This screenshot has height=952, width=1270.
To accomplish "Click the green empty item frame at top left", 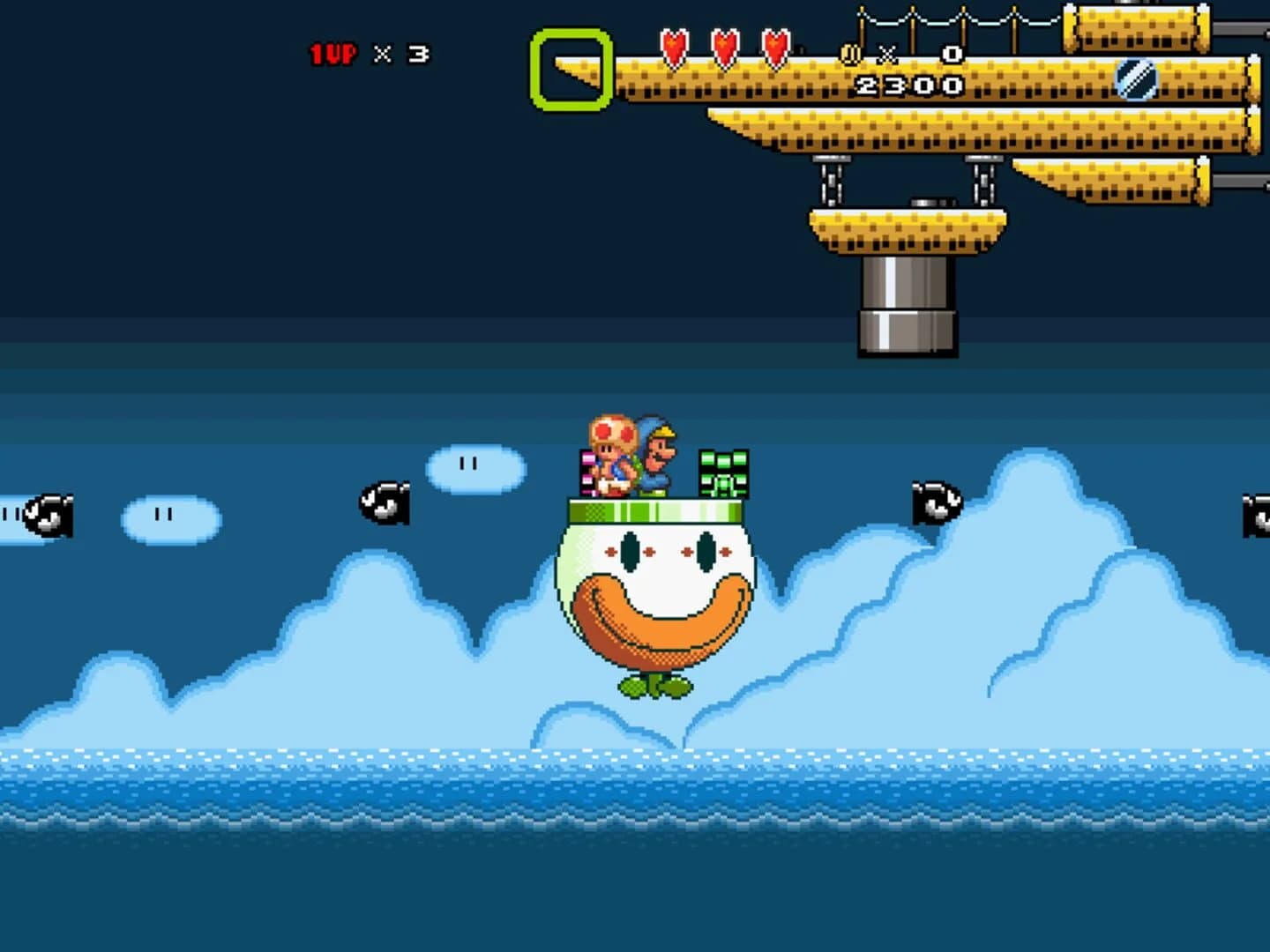I will (570, 66).
